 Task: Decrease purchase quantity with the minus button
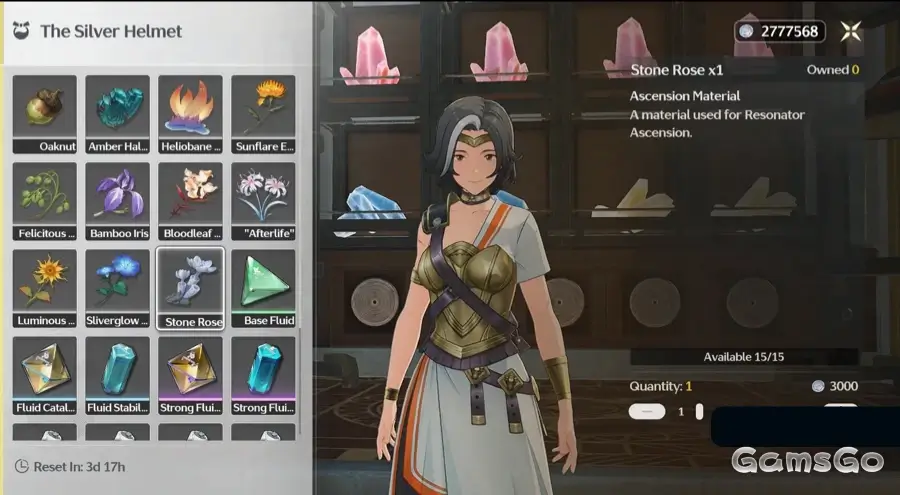(649, 412)
